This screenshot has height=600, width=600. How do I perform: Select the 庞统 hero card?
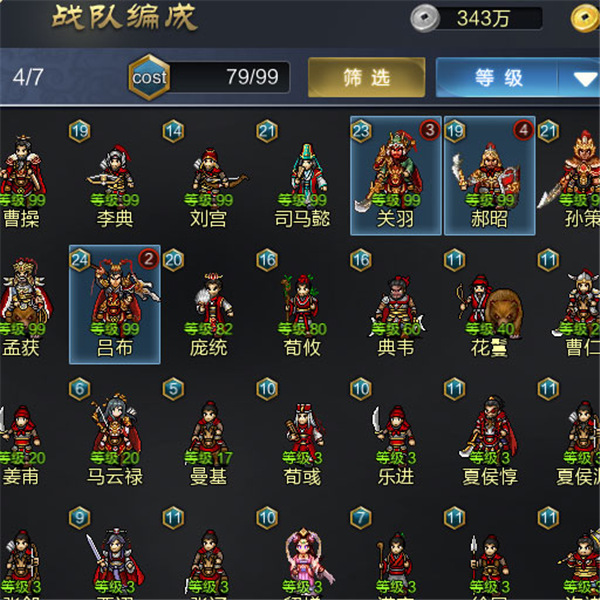(x=208, y=305)
